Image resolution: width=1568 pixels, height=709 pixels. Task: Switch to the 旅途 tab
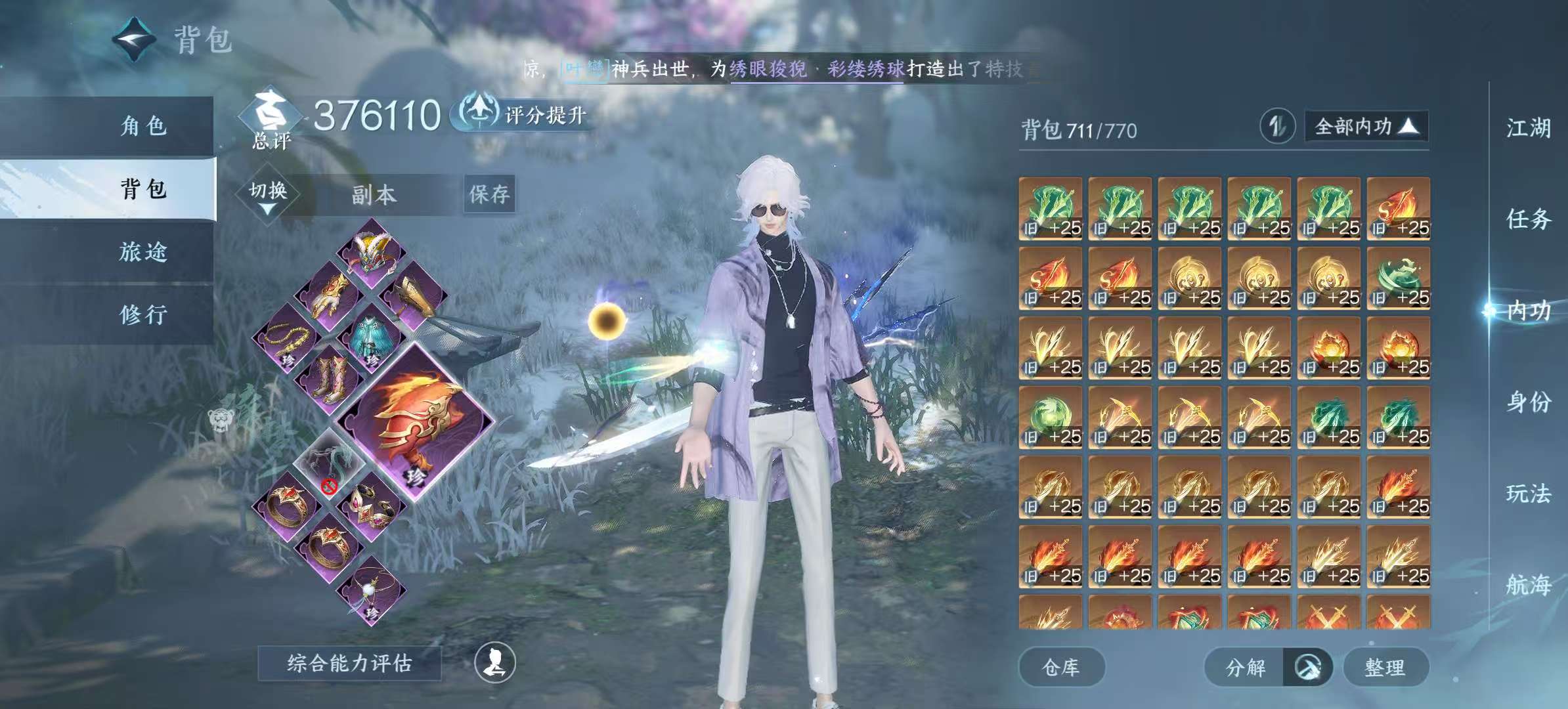click(143, 252)
